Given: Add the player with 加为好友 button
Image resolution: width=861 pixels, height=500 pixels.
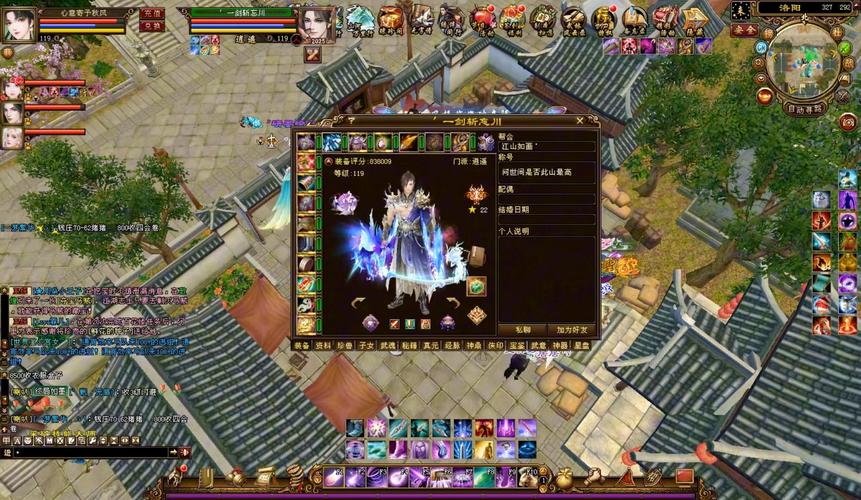Looking at the screenshot, I should [x=572, y=329].
